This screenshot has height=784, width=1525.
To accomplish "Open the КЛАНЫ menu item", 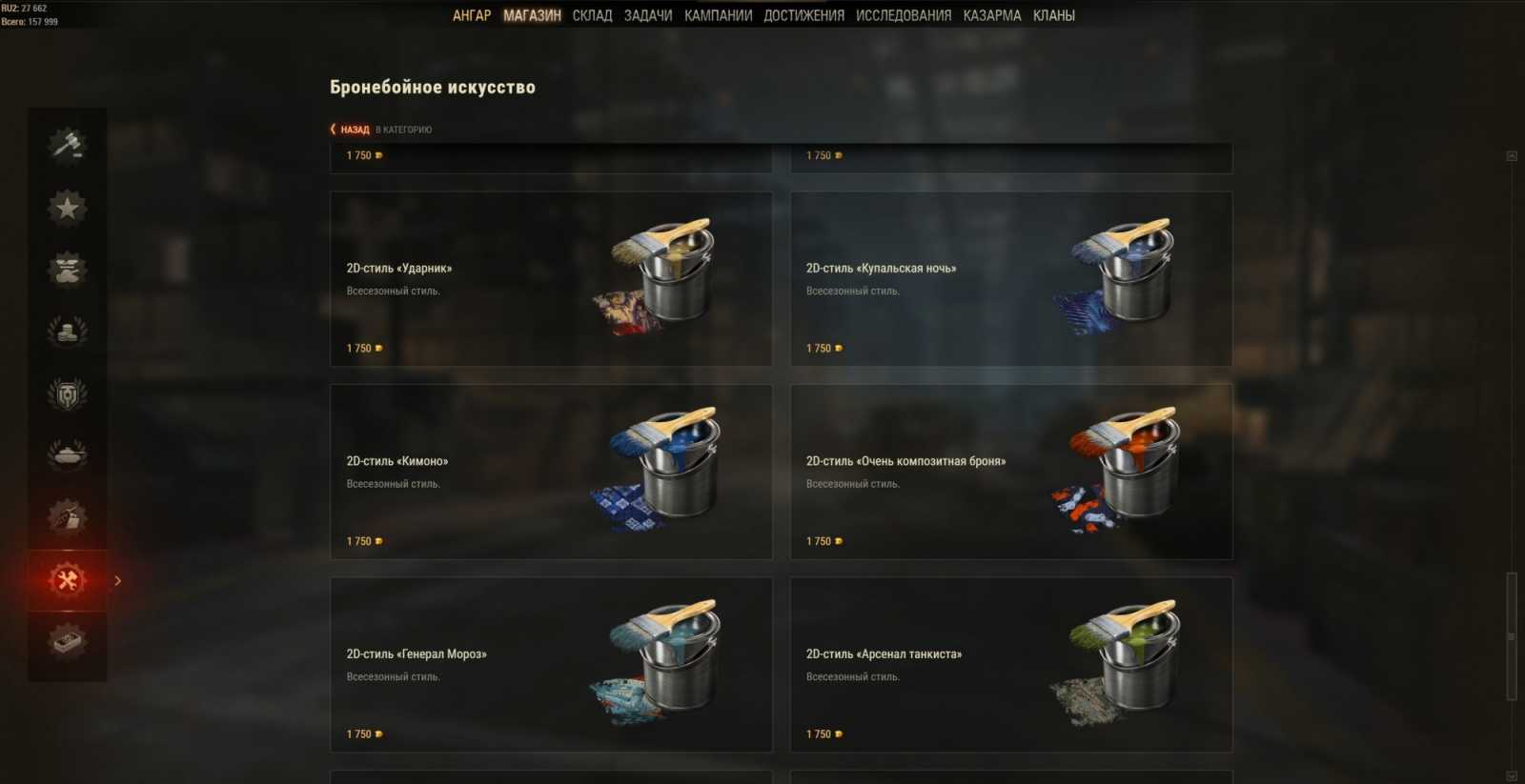I will click(1053, 15).
